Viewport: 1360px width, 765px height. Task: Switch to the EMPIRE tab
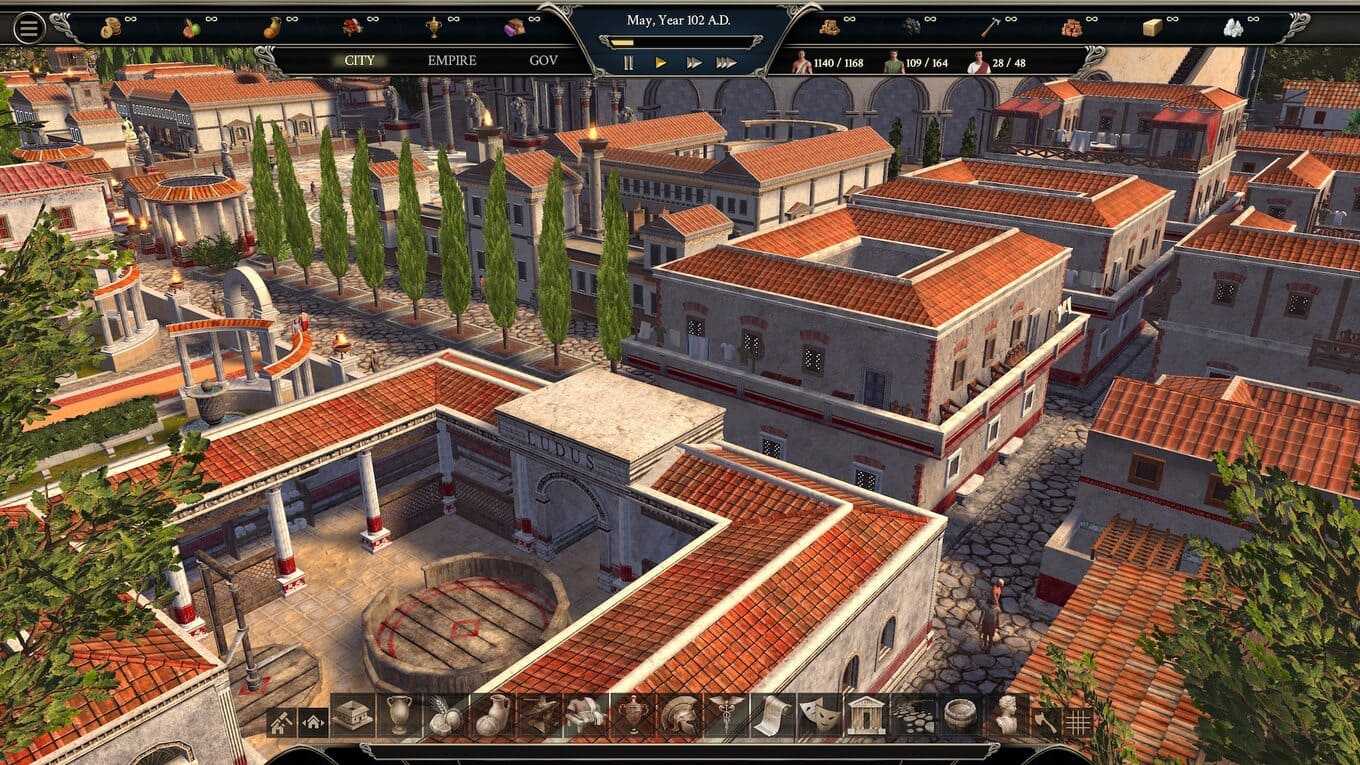point(452,61)
